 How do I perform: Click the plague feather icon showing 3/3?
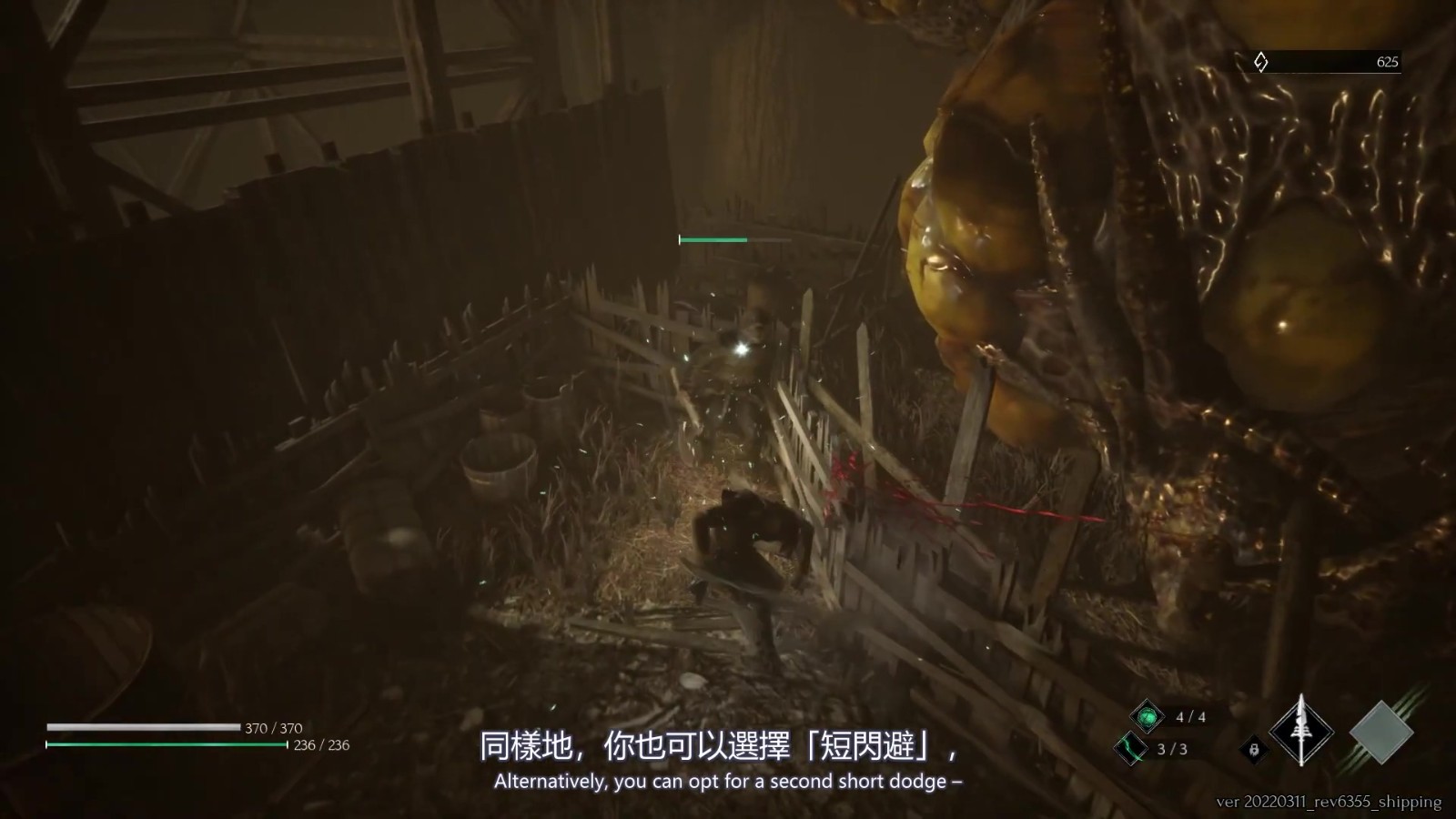1132,749
